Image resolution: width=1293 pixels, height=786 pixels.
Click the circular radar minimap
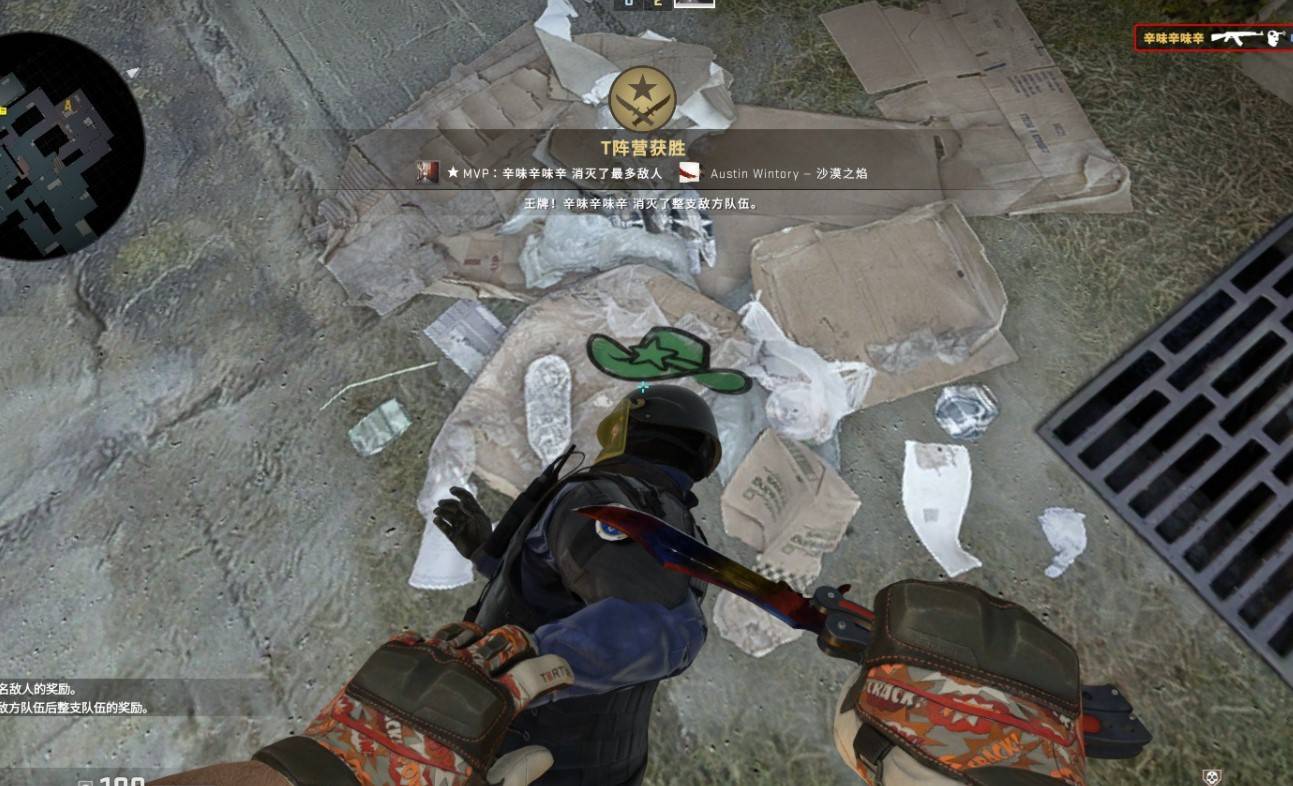point(70,146)
